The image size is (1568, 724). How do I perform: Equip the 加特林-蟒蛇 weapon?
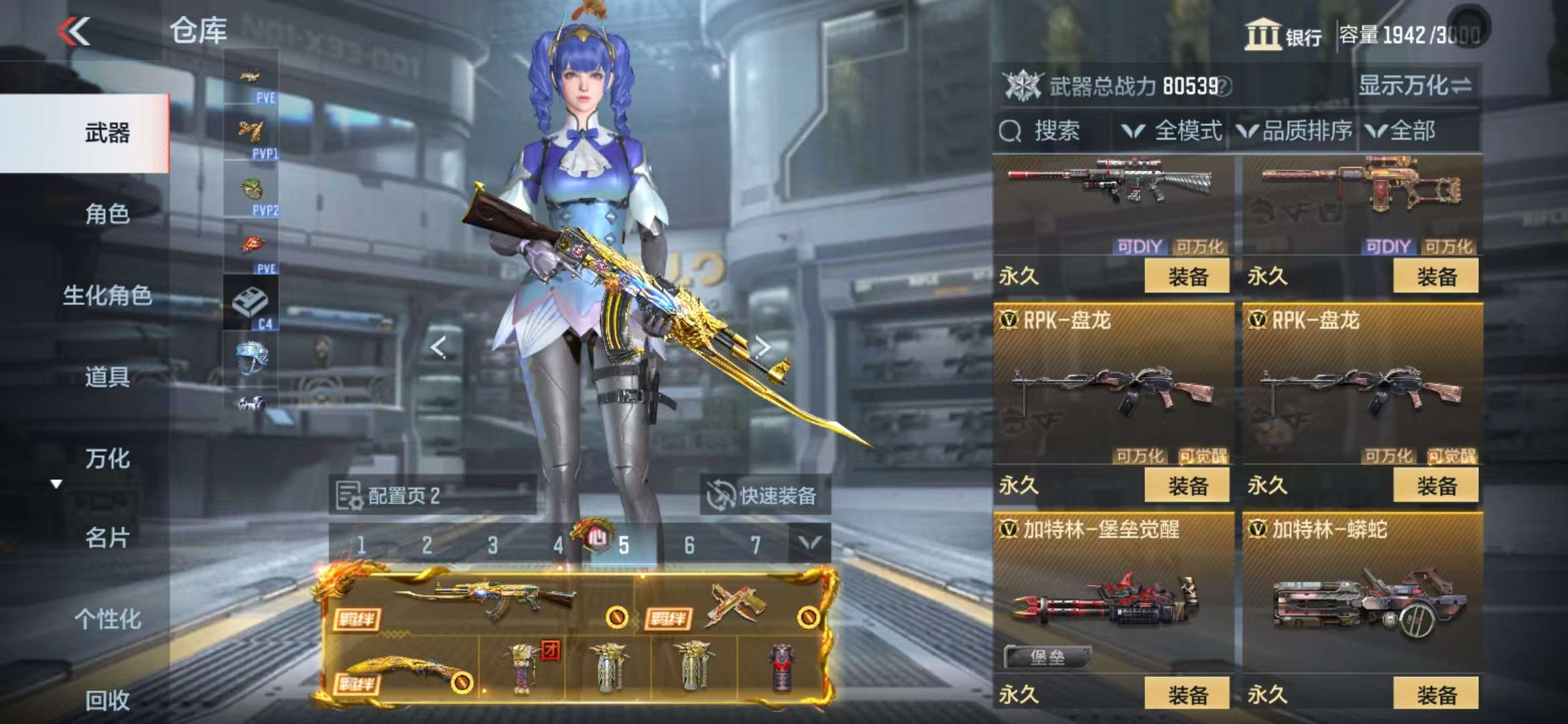point(1435,694)
